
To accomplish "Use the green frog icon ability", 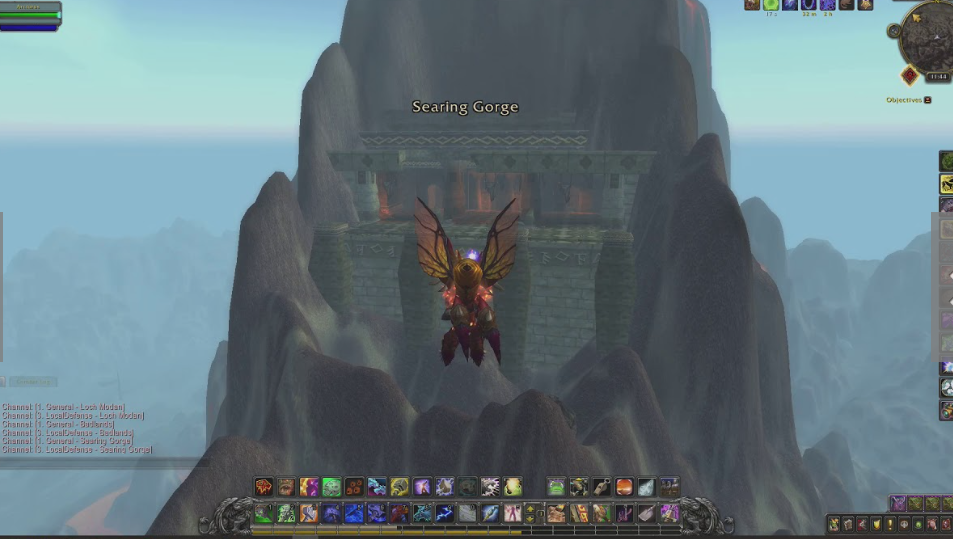I will click(331, 487).
